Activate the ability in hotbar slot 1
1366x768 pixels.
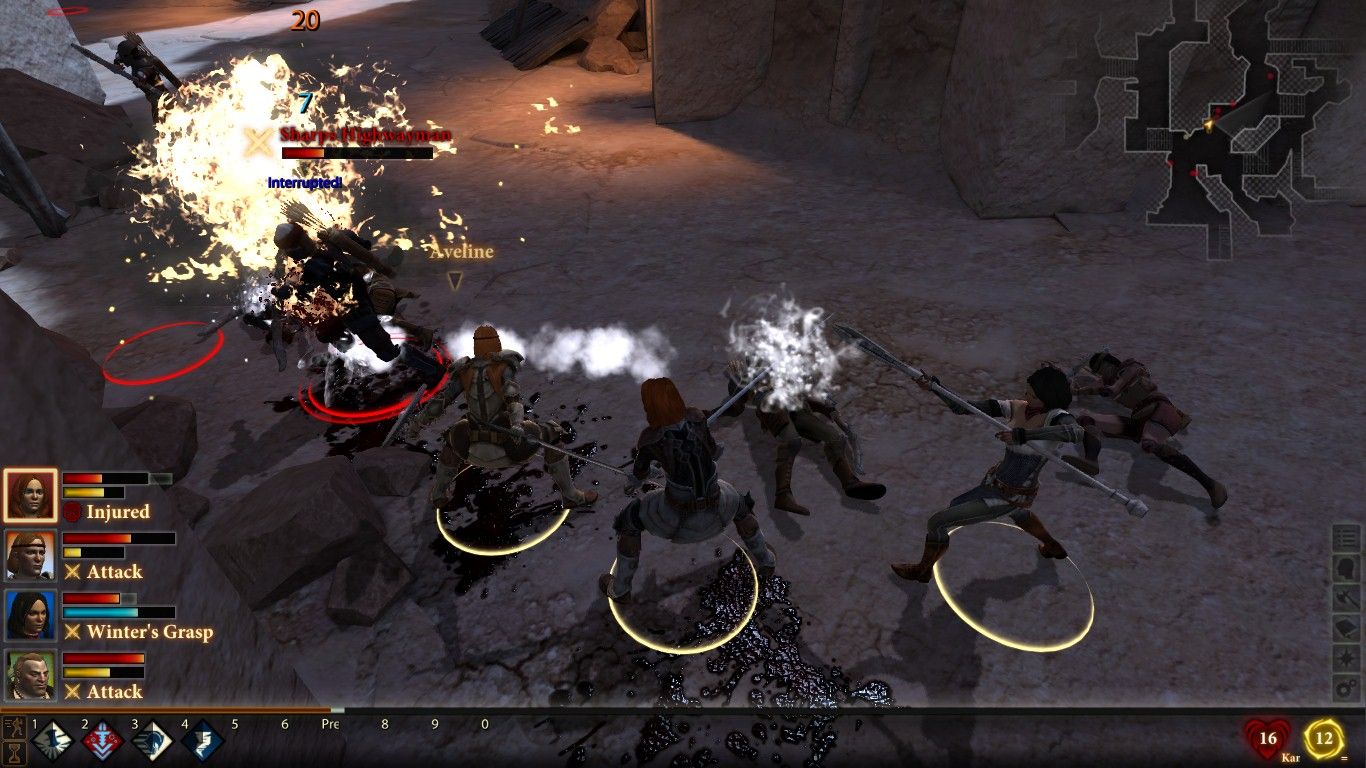point(52,742)
